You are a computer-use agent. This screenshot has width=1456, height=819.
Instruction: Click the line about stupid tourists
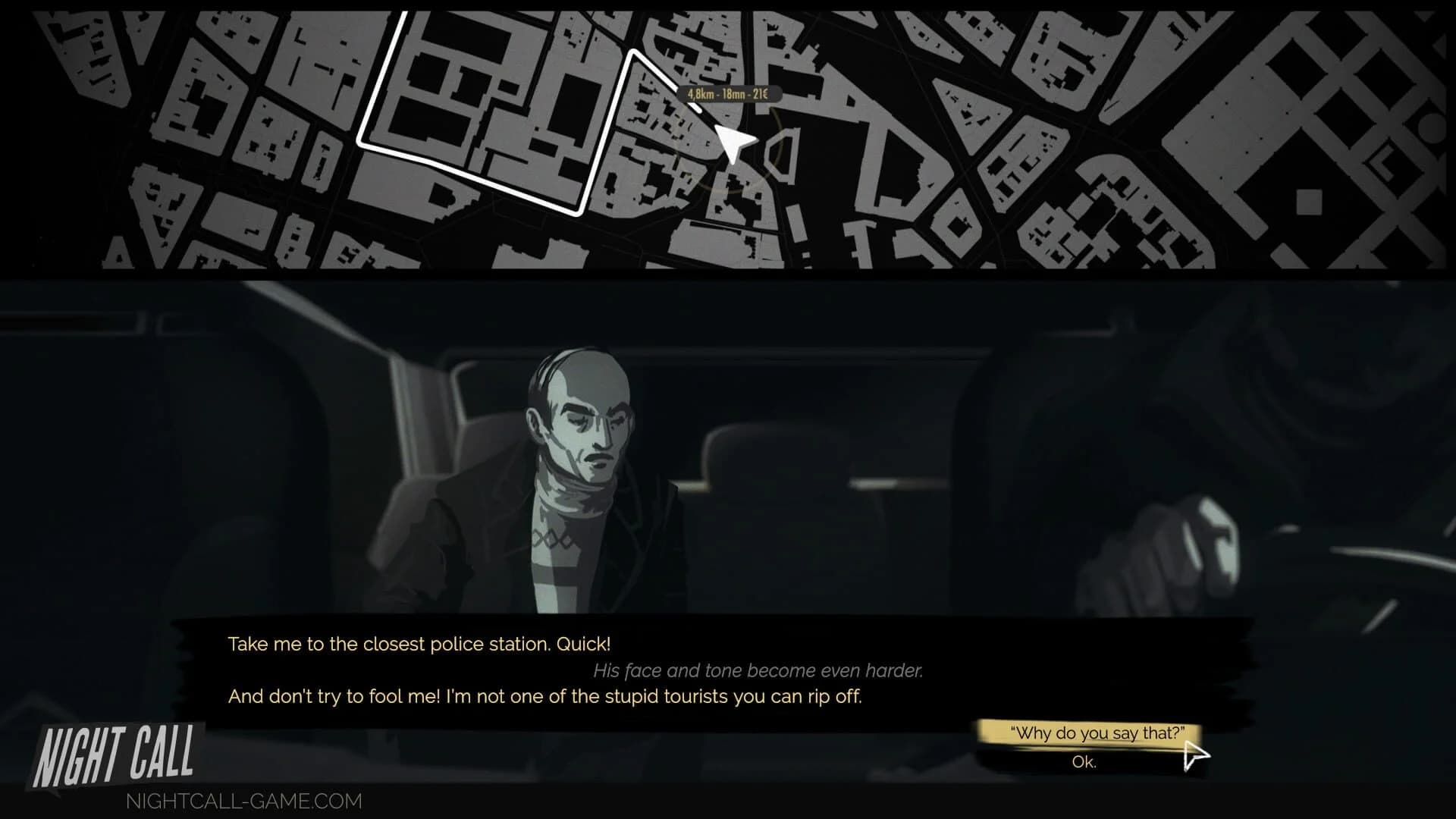[544, 695]
